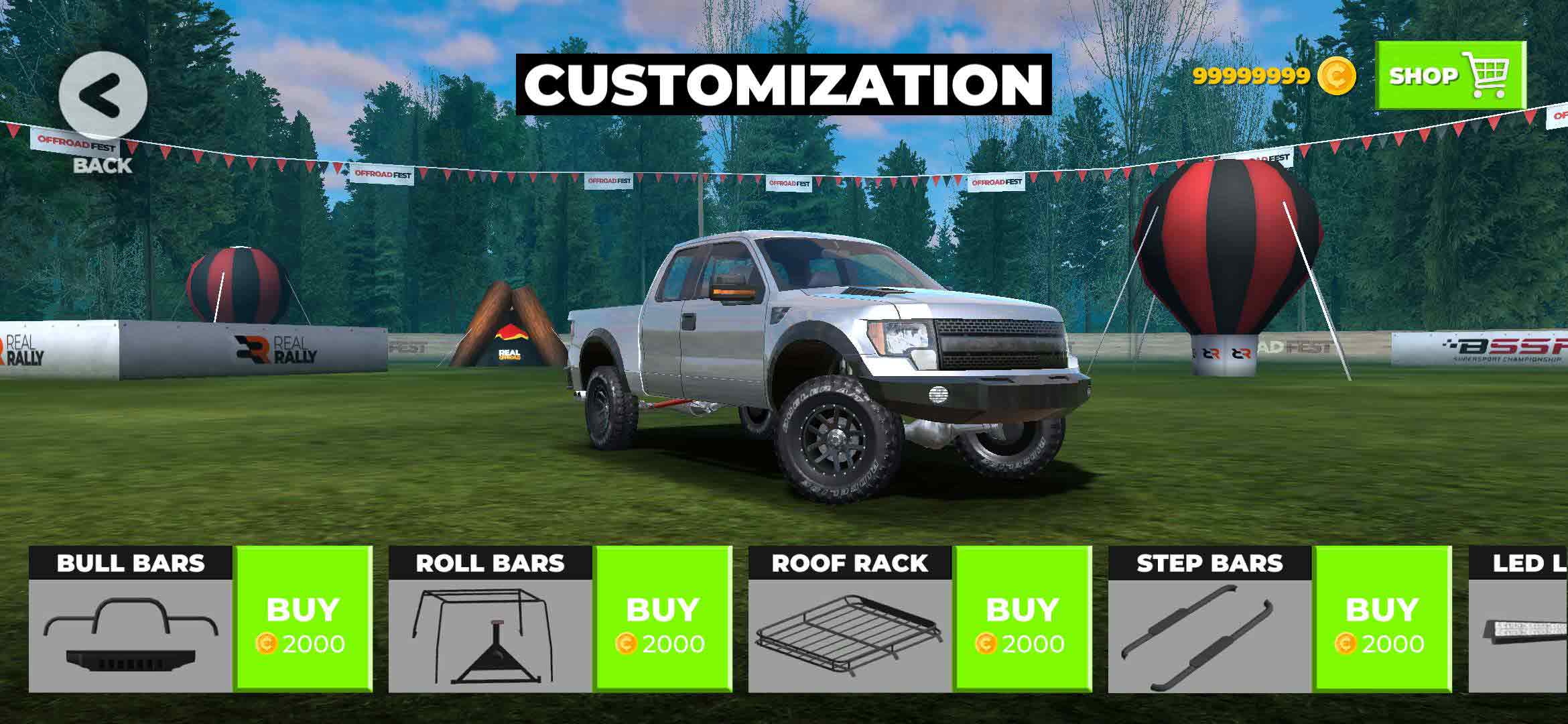Buy the Step Bars for 2000 coins
The width and height of the screenshot is (1568, 724).
pyautogui.click(x=1382, y=619)
